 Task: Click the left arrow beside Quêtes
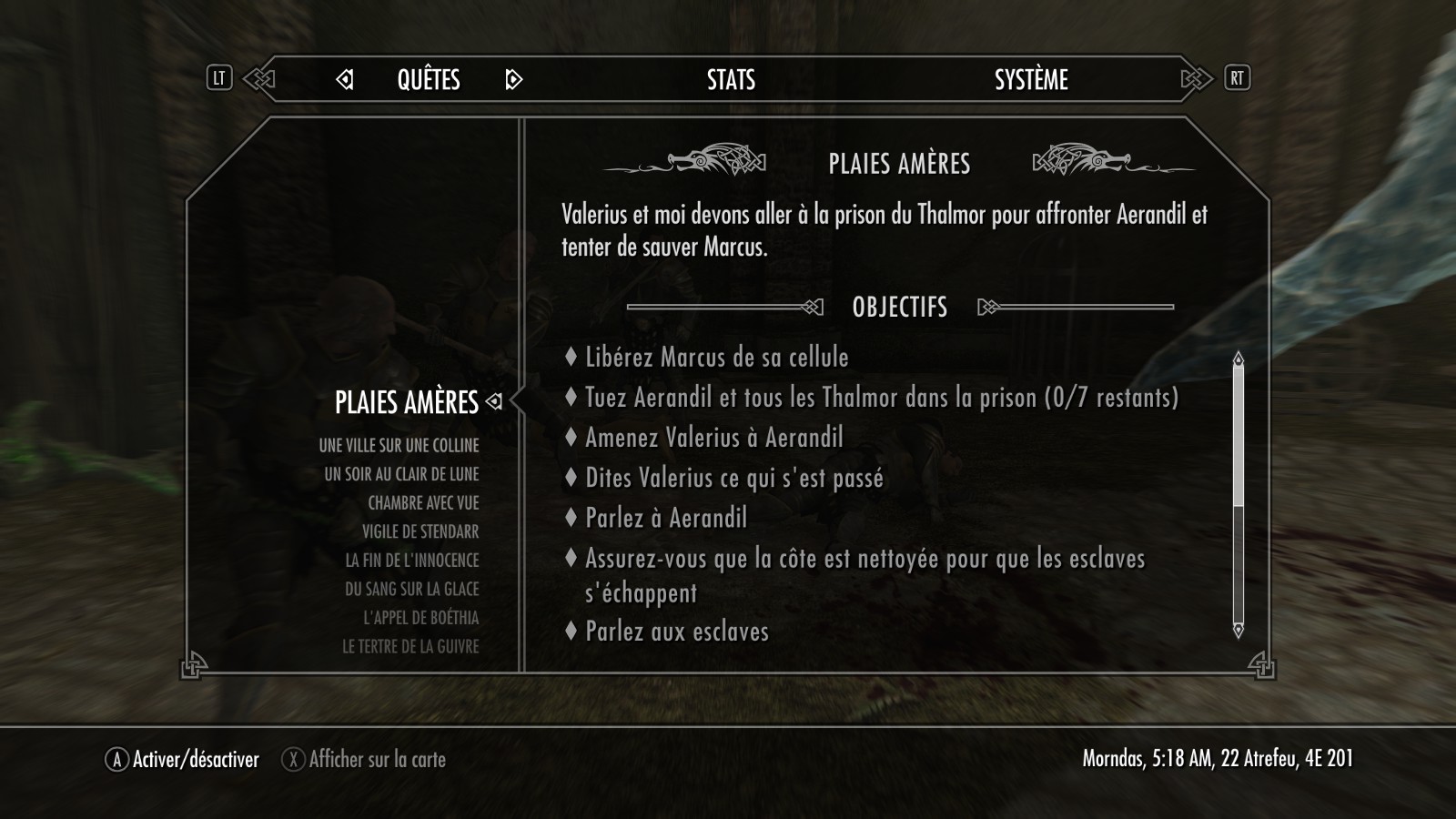tap(345, 80)
